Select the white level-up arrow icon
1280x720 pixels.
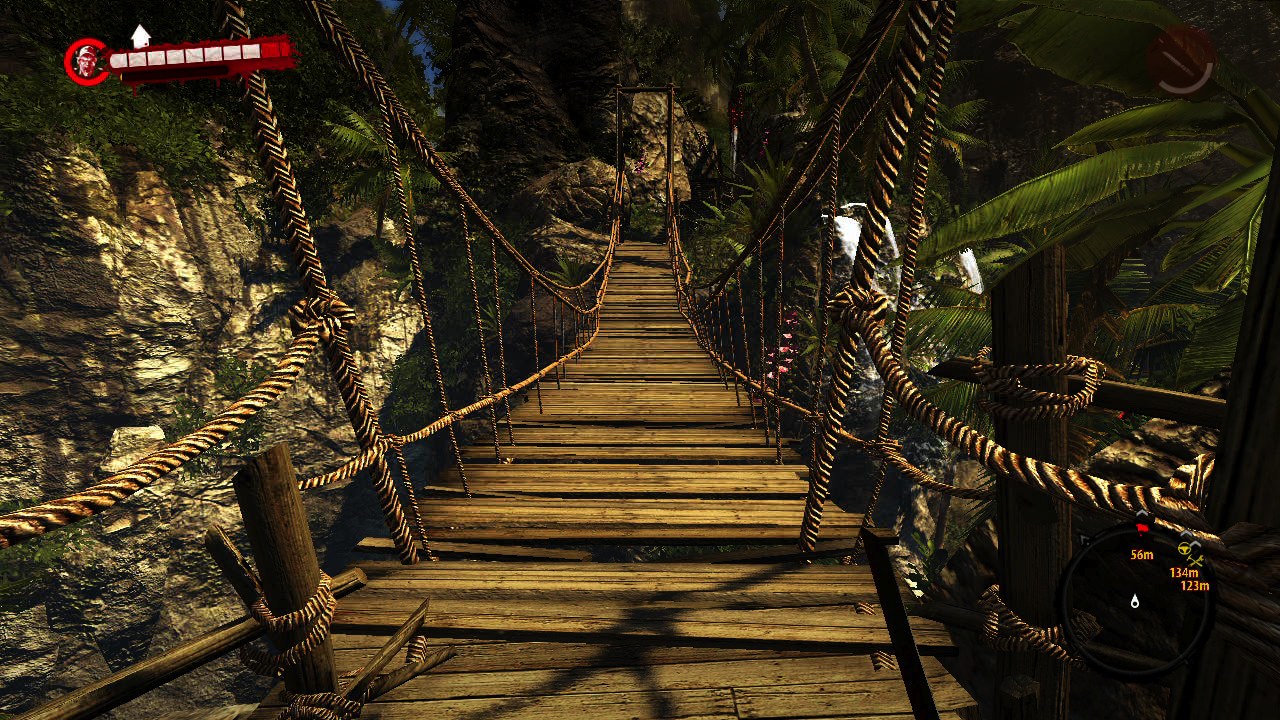point(140,36)
